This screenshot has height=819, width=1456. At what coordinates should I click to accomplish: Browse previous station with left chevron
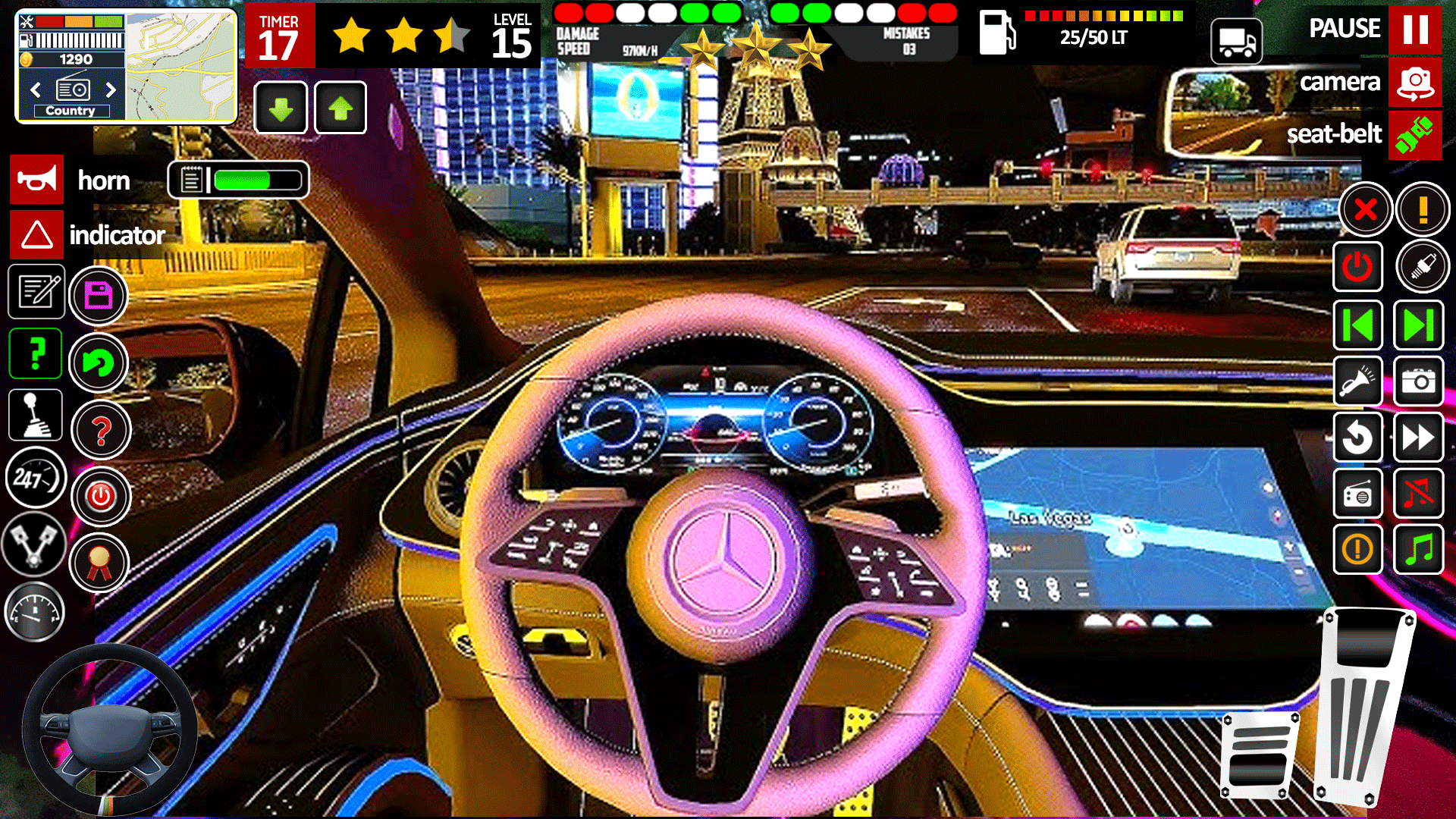pos(36,89)
